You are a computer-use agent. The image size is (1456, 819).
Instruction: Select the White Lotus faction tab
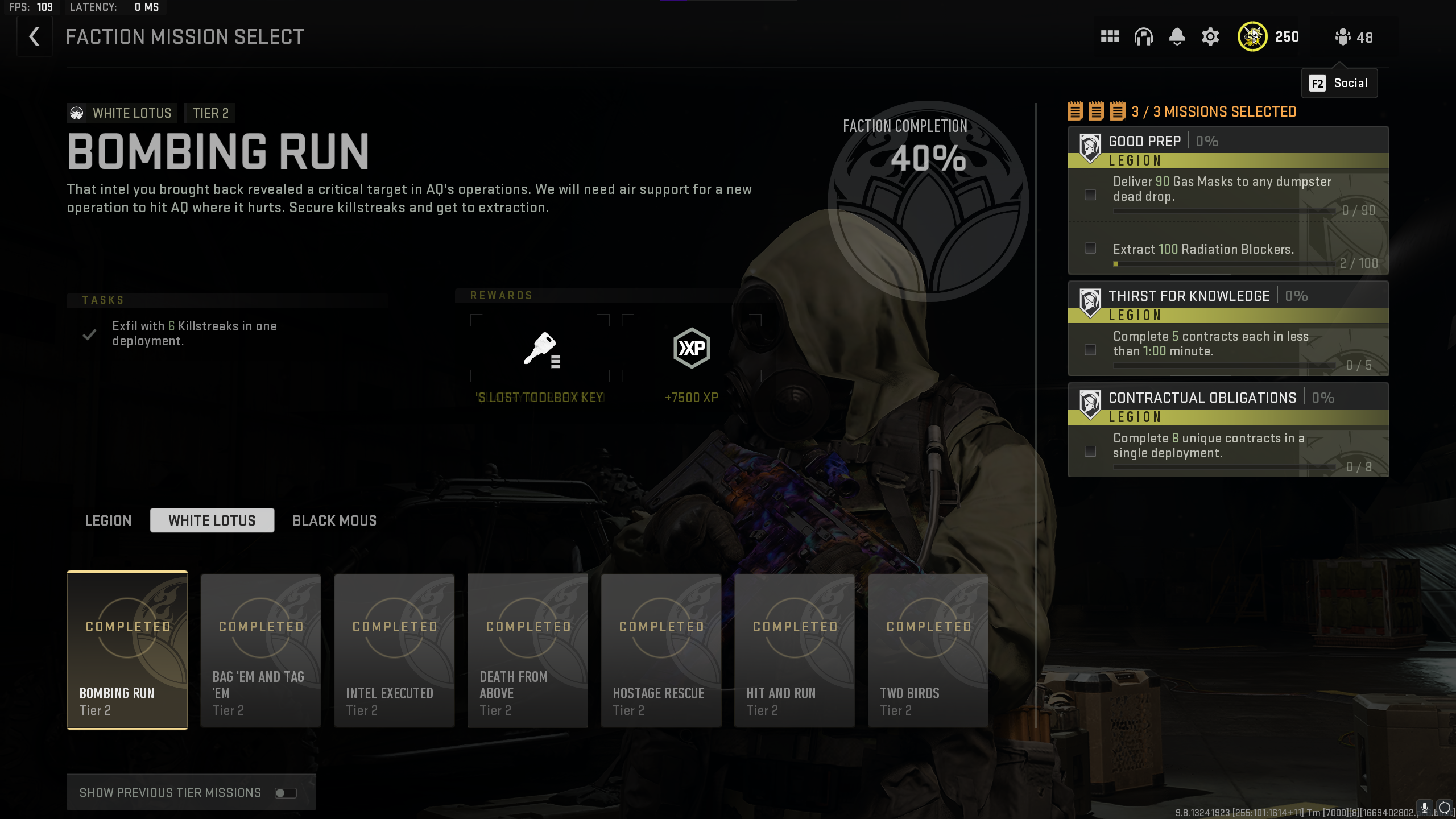pos(212,520)
